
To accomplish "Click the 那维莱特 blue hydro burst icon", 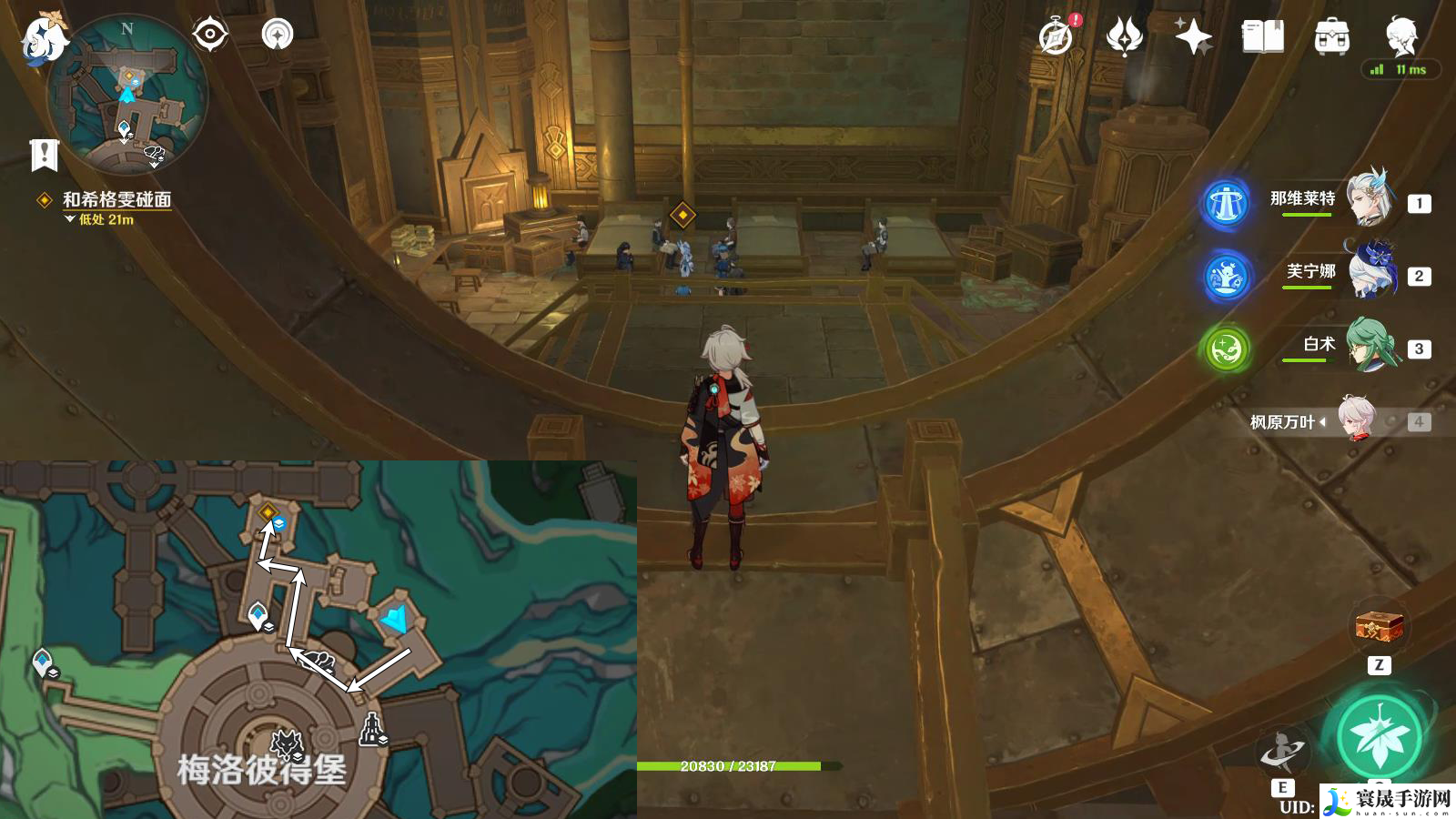I will [1226, 203].
